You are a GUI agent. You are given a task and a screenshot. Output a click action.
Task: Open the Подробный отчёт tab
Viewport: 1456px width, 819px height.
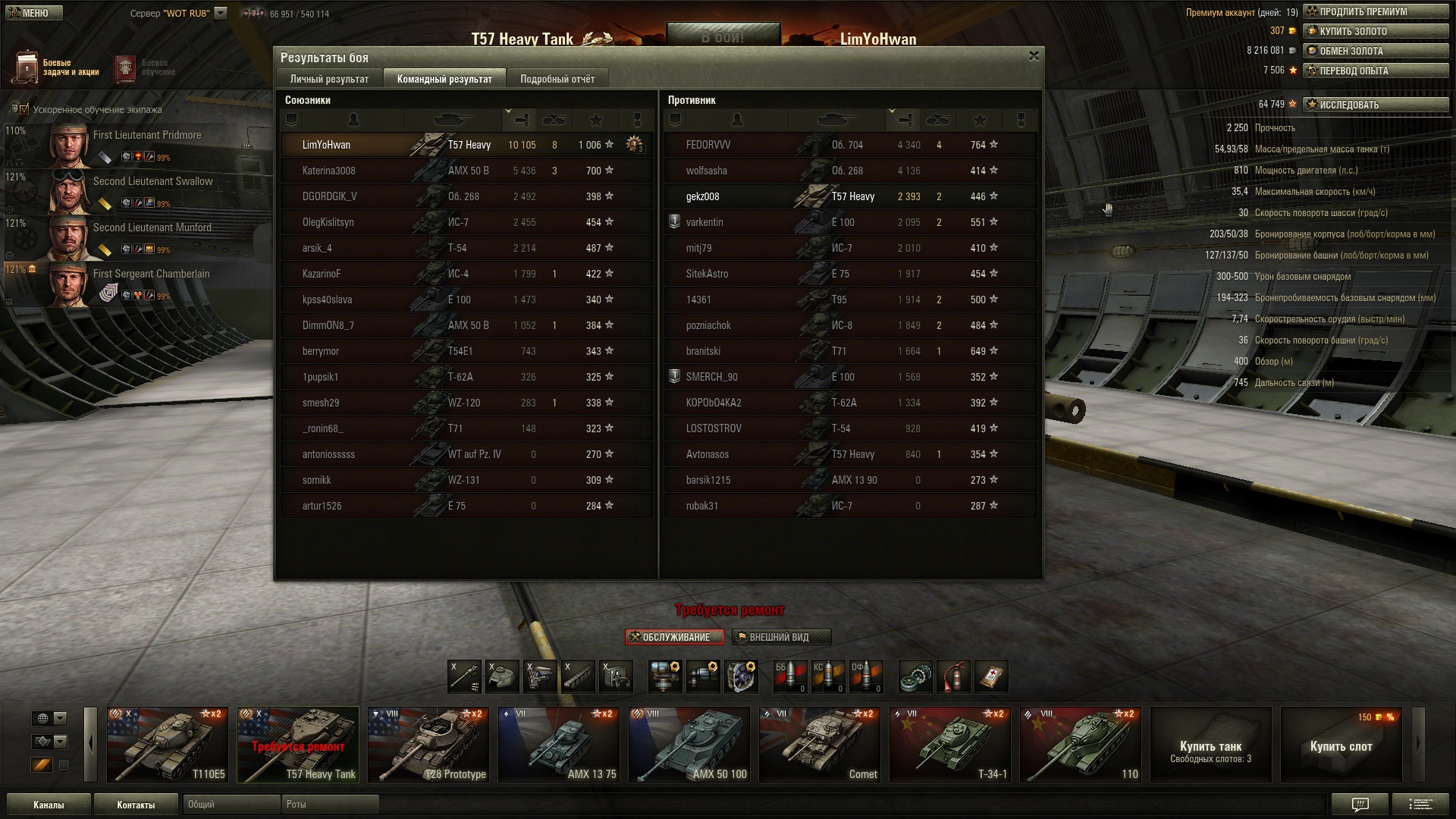click(557, 79)
